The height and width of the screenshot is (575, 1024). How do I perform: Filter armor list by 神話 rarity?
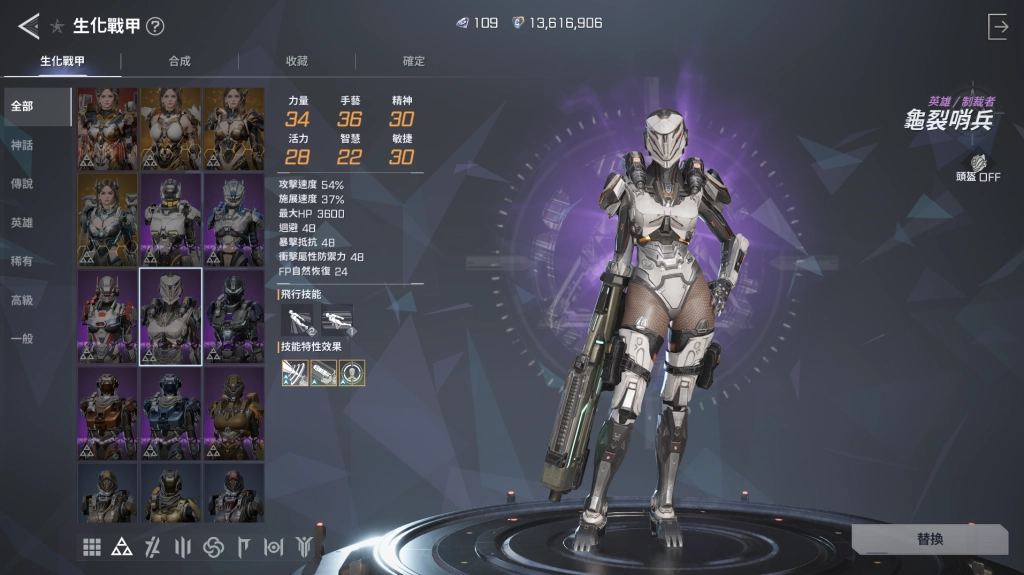(x=22, y=145)
